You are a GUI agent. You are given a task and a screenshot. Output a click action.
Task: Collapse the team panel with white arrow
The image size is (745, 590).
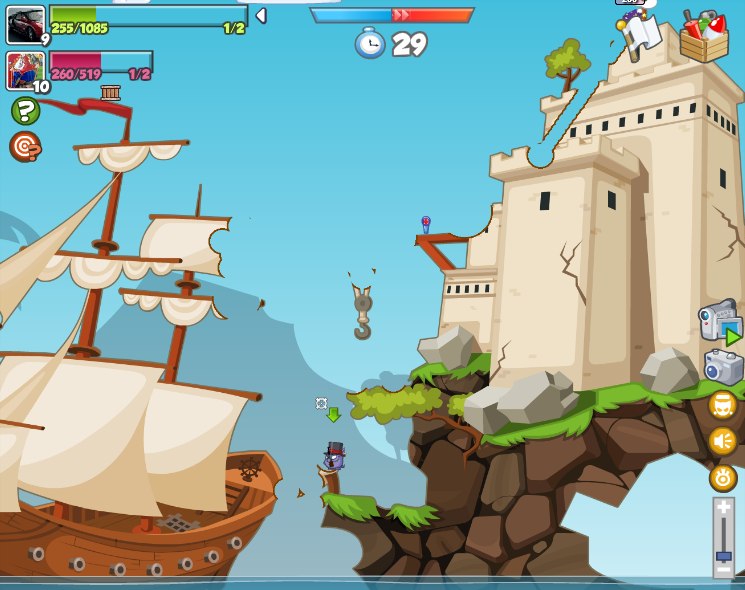pos(261,15)
